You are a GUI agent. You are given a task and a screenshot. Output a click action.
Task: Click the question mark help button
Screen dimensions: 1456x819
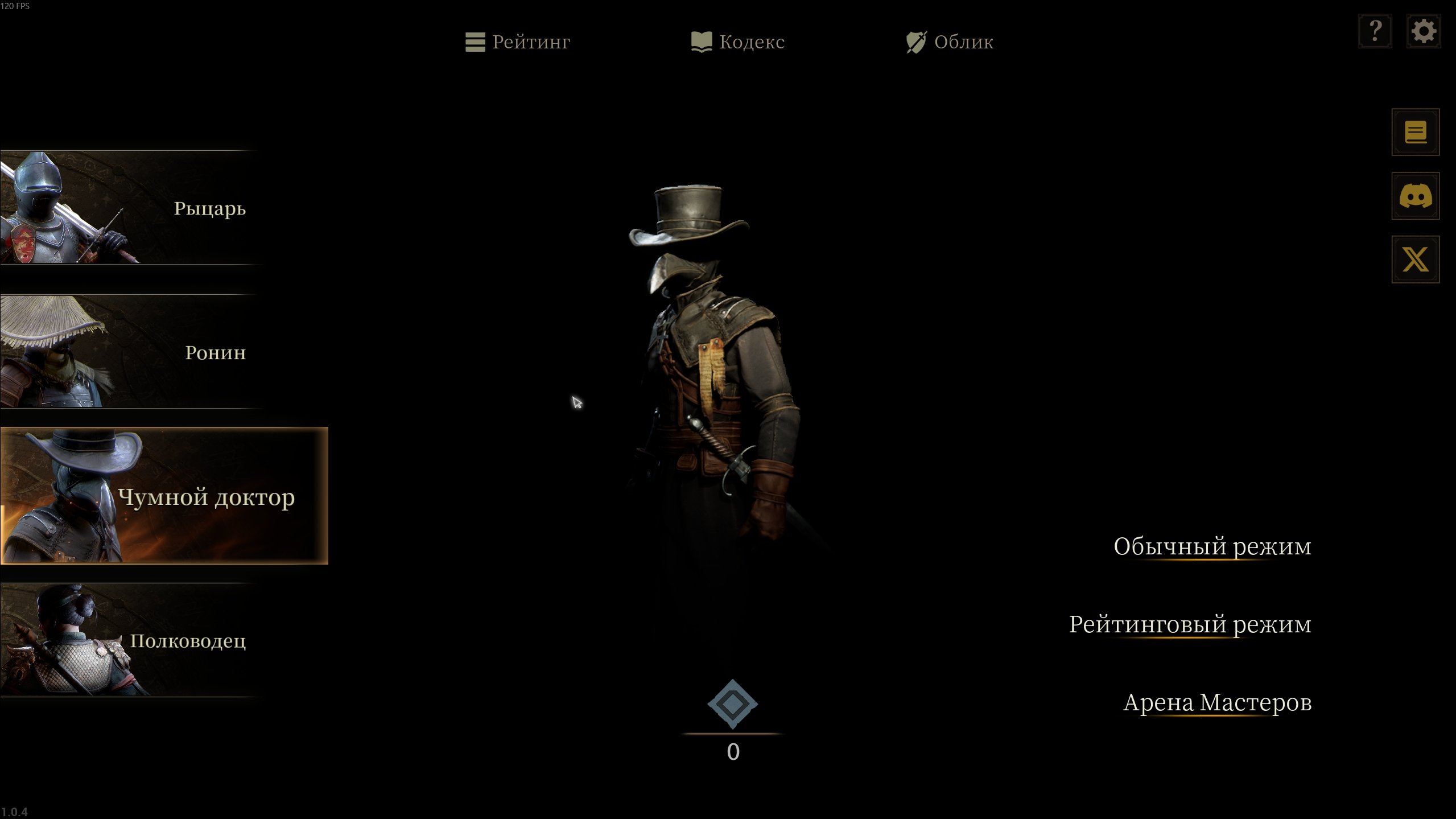[1375, 31]
